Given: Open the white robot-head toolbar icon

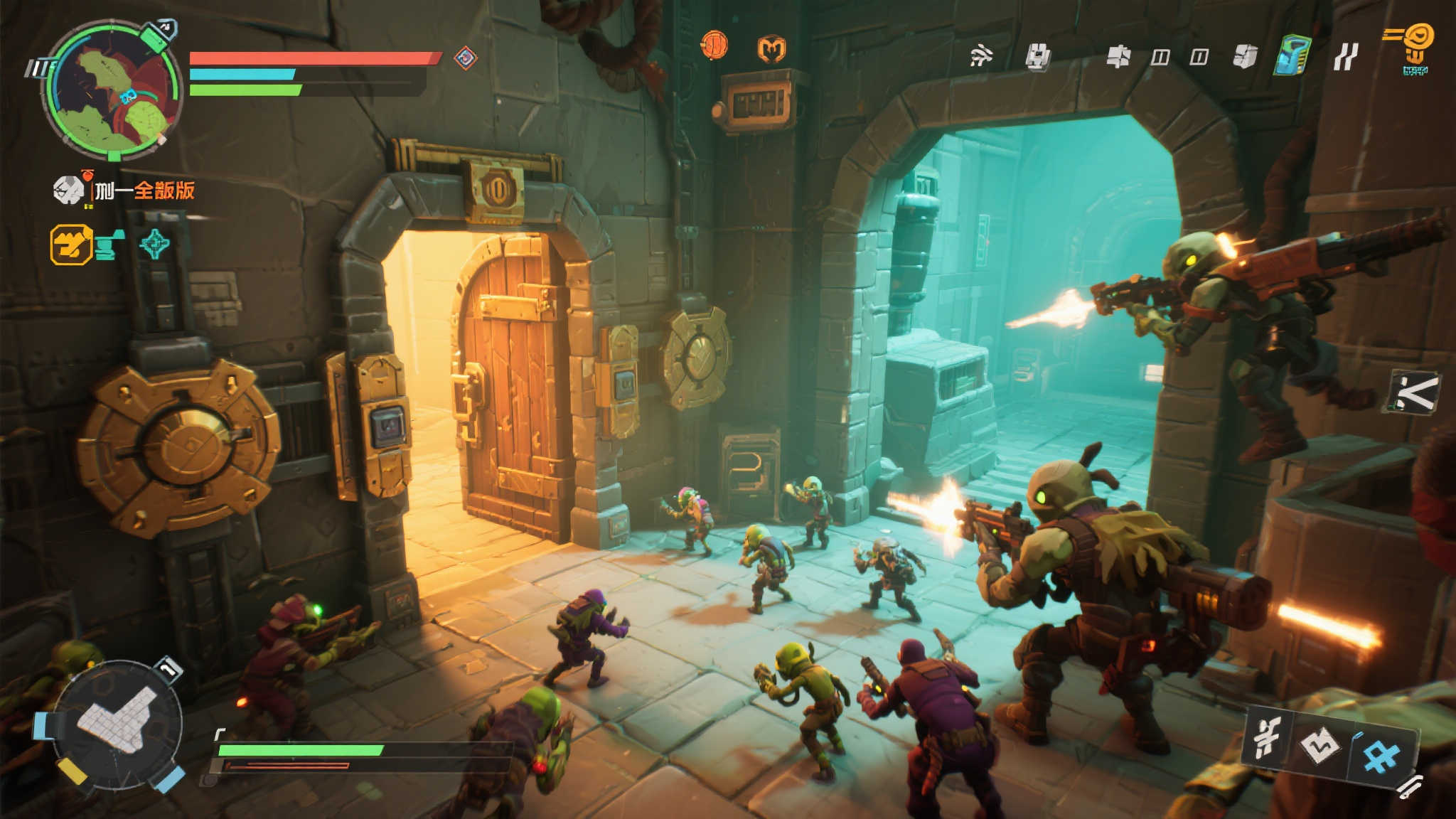Looking at the screenshot, I should (x=1037, y=56).
